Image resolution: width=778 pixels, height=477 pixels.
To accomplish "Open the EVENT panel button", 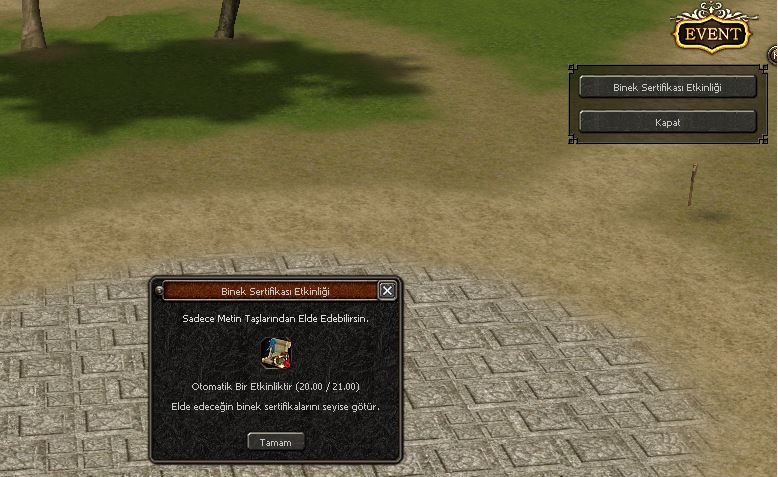I will point(711,34).
